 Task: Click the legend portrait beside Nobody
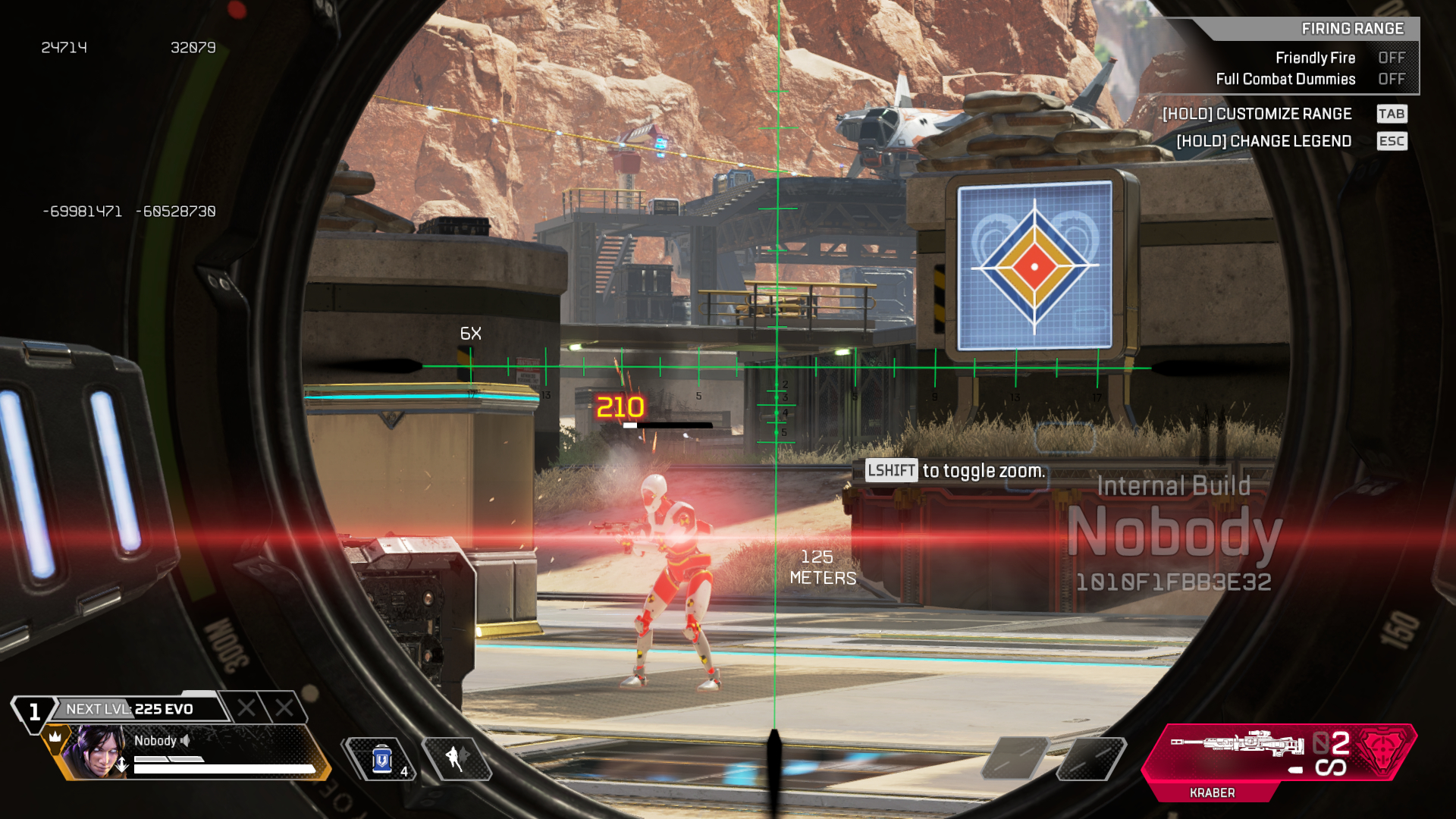coord(96,752)
